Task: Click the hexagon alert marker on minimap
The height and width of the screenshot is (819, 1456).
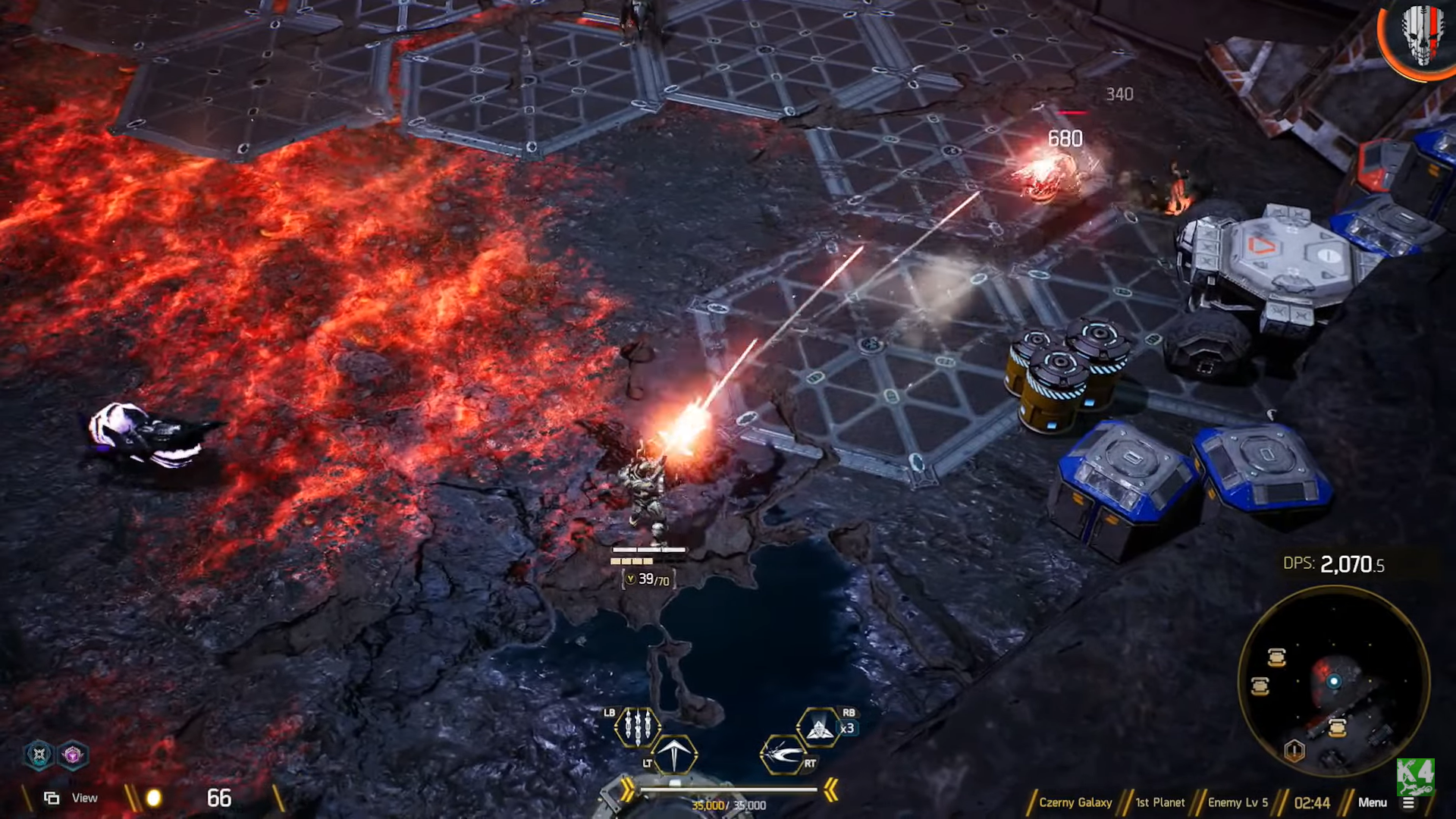Action: pos(1294,751)
